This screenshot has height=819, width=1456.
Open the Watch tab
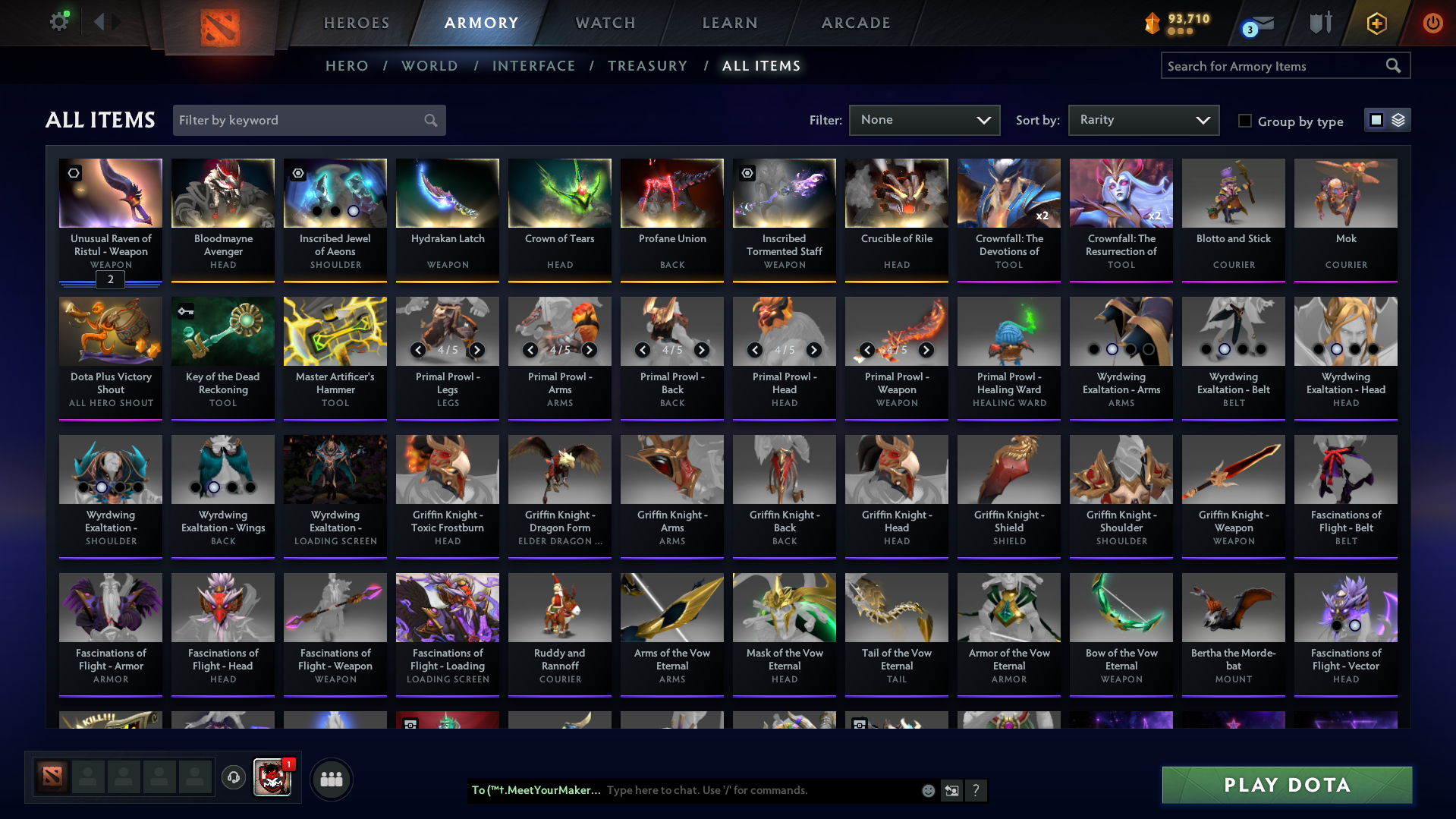pos(605,23)
